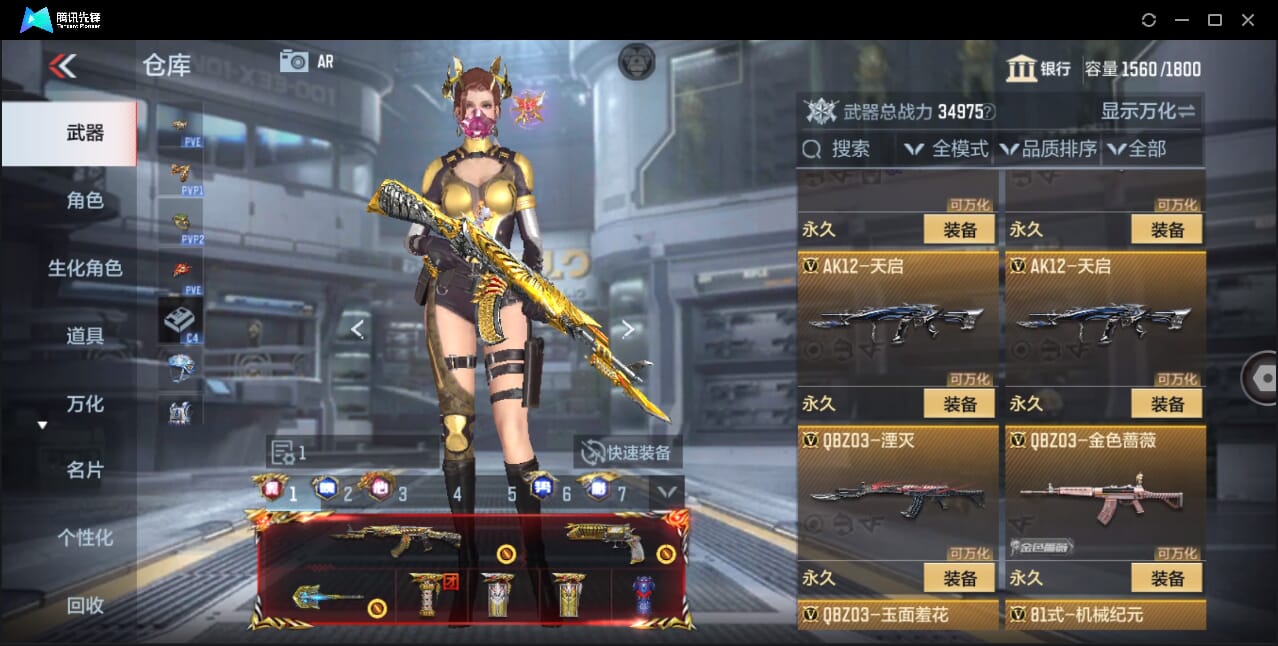This screenshot has height=646, width=1278.
Task: Open the 品质排序 sort dropdown
Action: (1048, 149)
